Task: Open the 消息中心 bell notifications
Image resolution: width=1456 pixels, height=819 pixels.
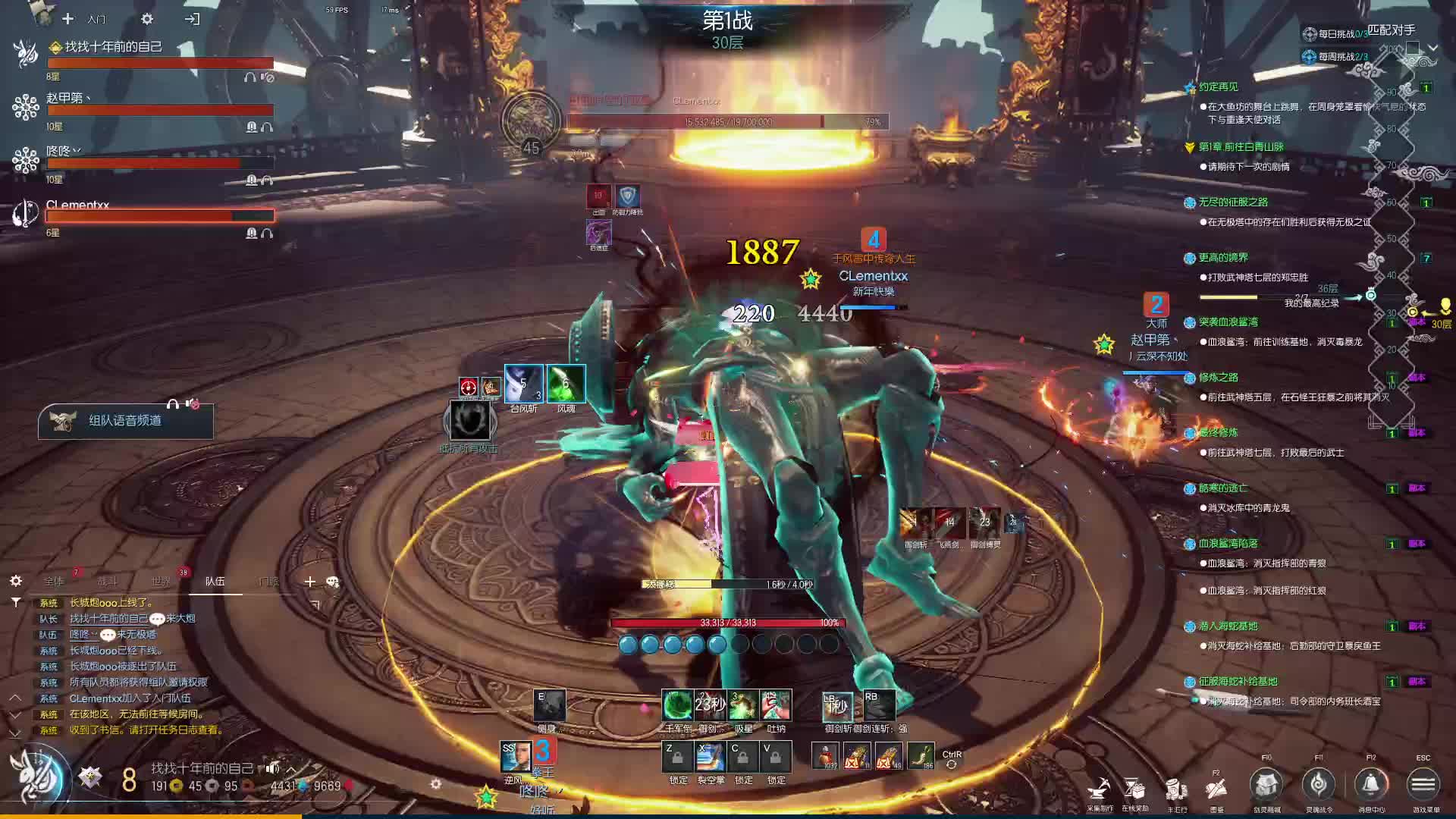Action: pos(1371,785)
